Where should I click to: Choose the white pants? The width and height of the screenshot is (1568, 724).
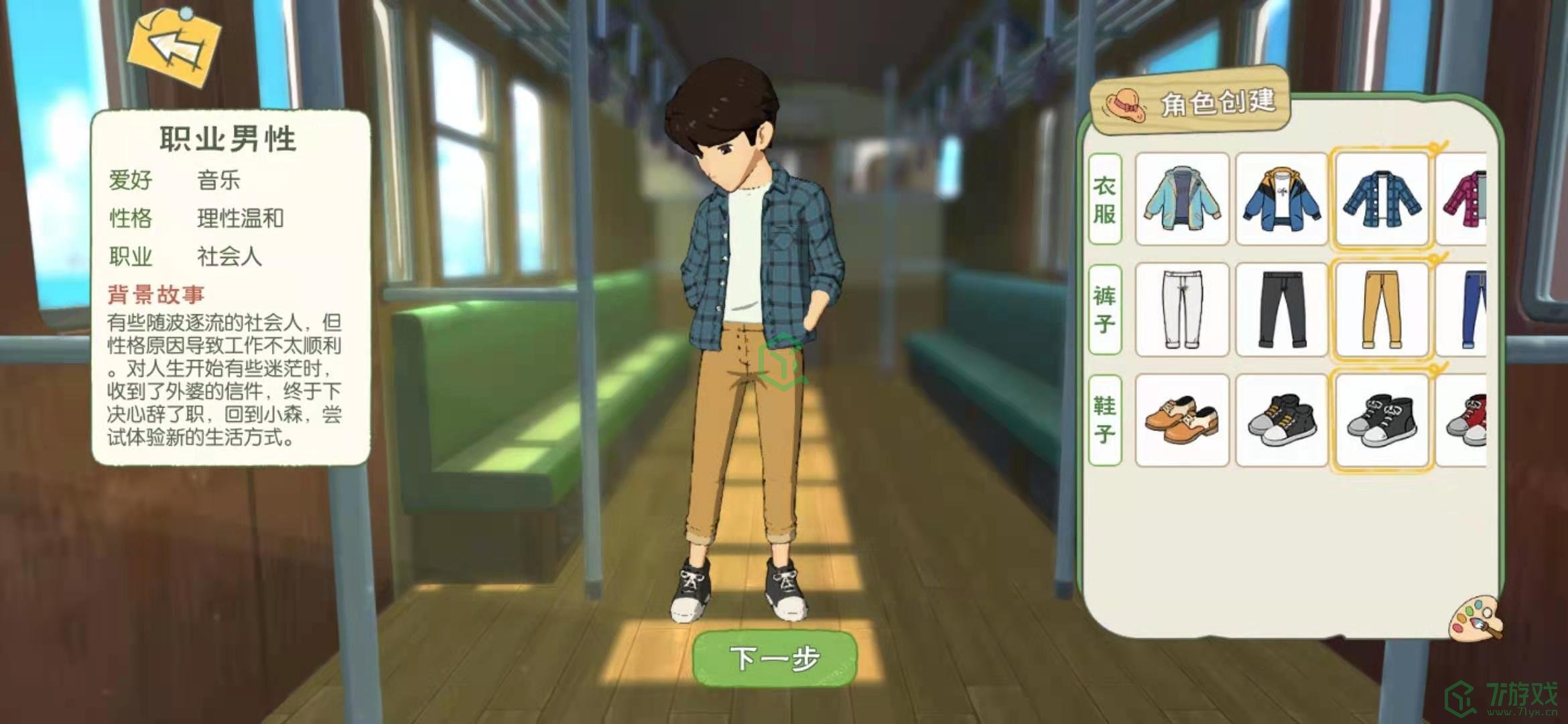click(x=1182, y=309)
